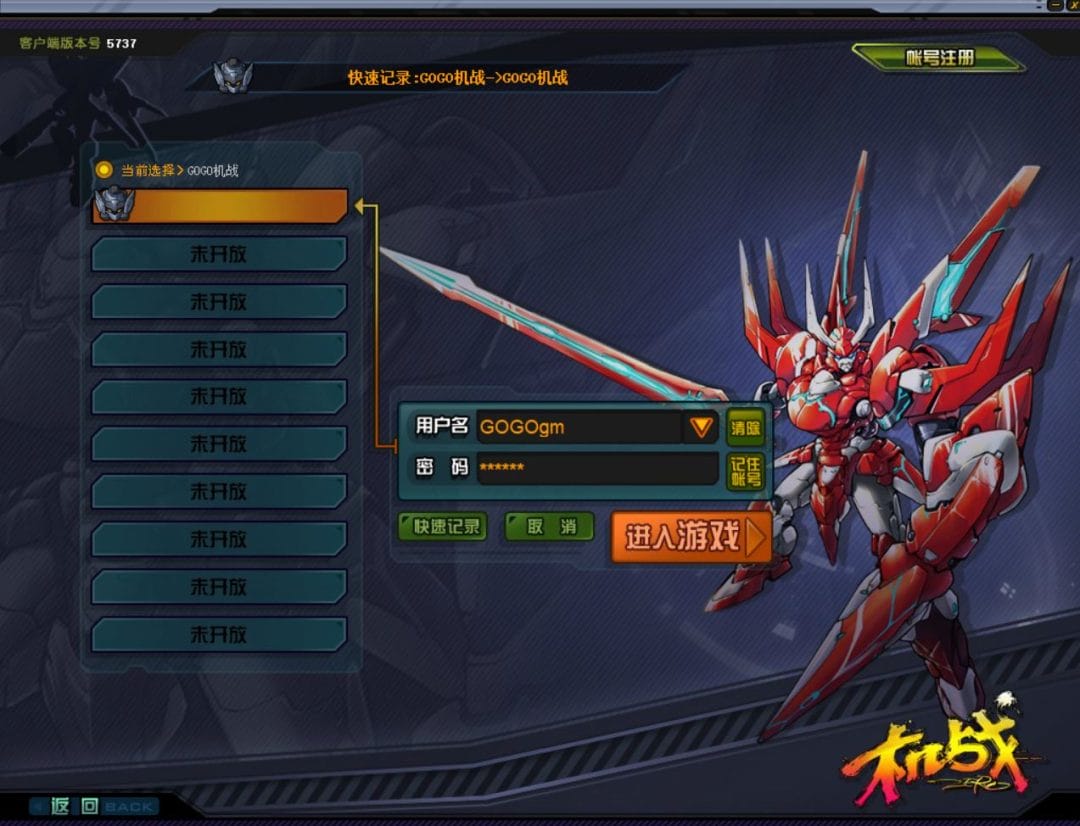This screenshot has height=826, width=1080.
Task: Focus the 密码 password field
Action: pos(597,467)
